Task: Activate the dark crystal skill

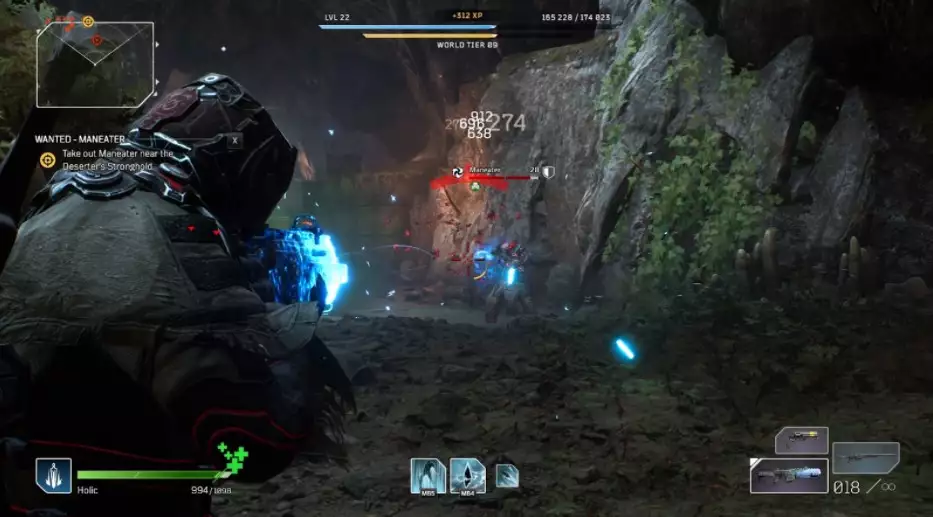Action: click(x=467, y=475)
